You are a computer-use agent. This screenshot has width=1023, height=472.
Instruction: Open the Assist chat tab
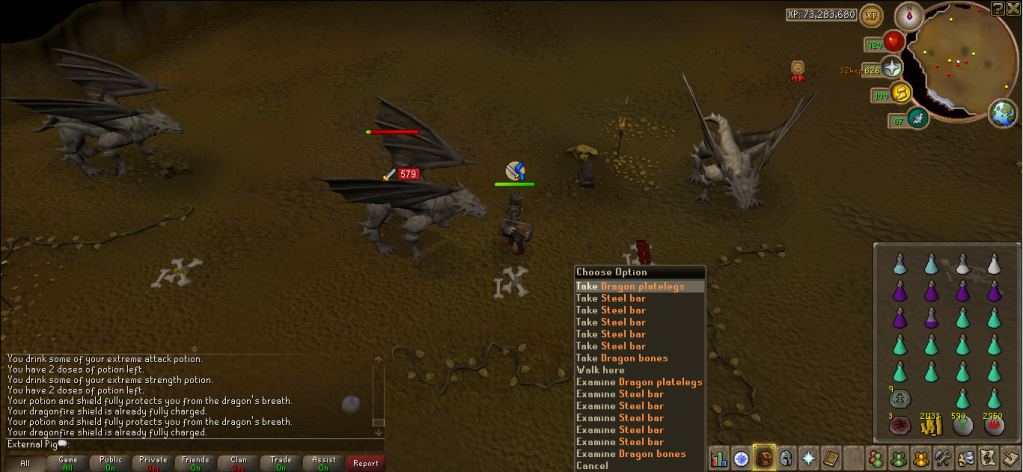[x=323, y=463]
